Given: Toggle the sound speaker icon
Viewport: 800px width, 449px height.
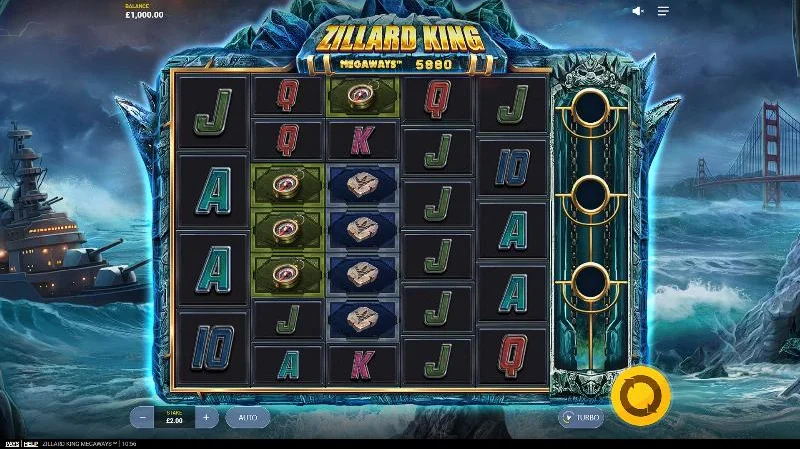Looking at the screenshot, I should coord(638,11).
